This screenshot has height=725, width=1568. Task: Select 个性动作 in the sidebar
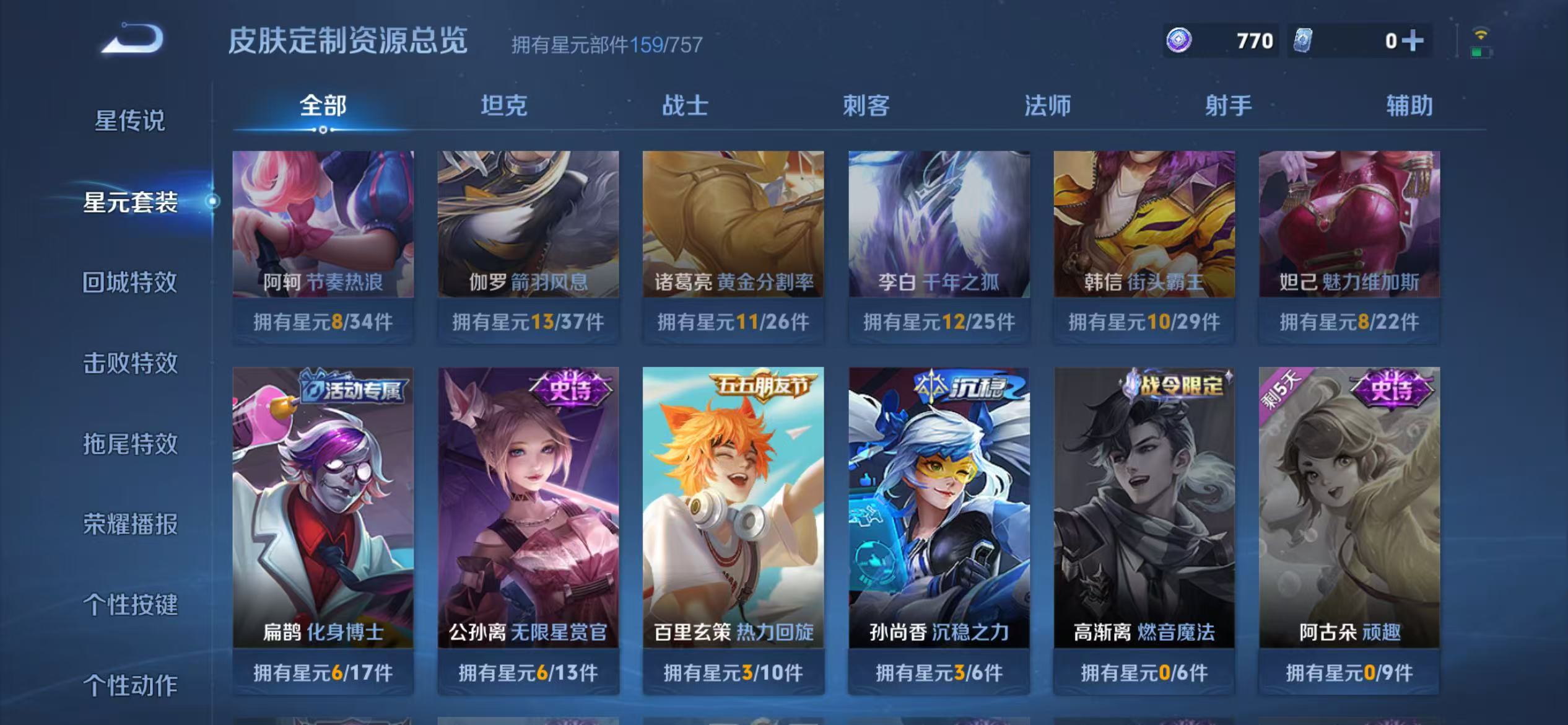[130, 685]
